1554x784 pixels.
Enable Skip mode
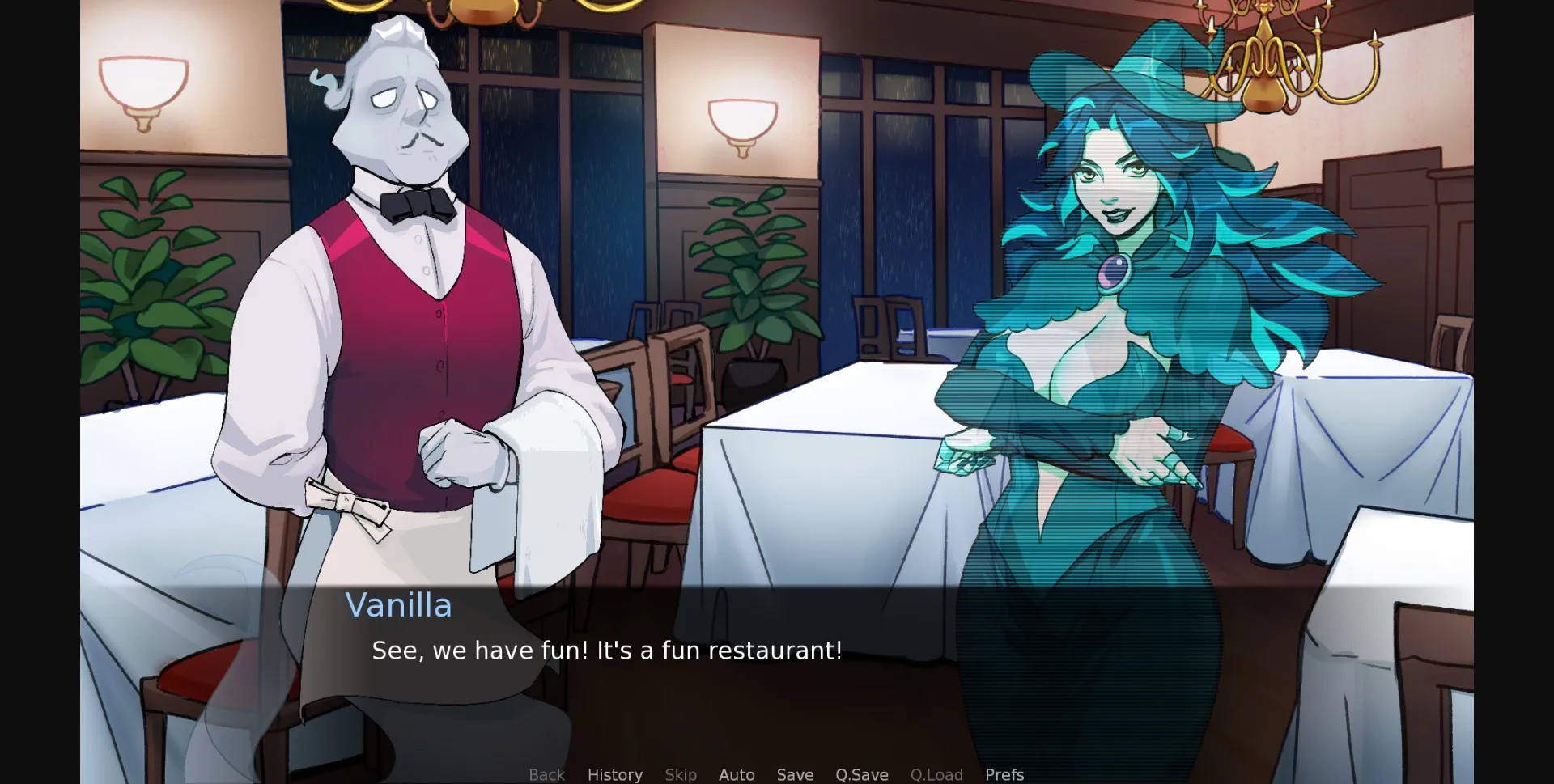[681, 774]
